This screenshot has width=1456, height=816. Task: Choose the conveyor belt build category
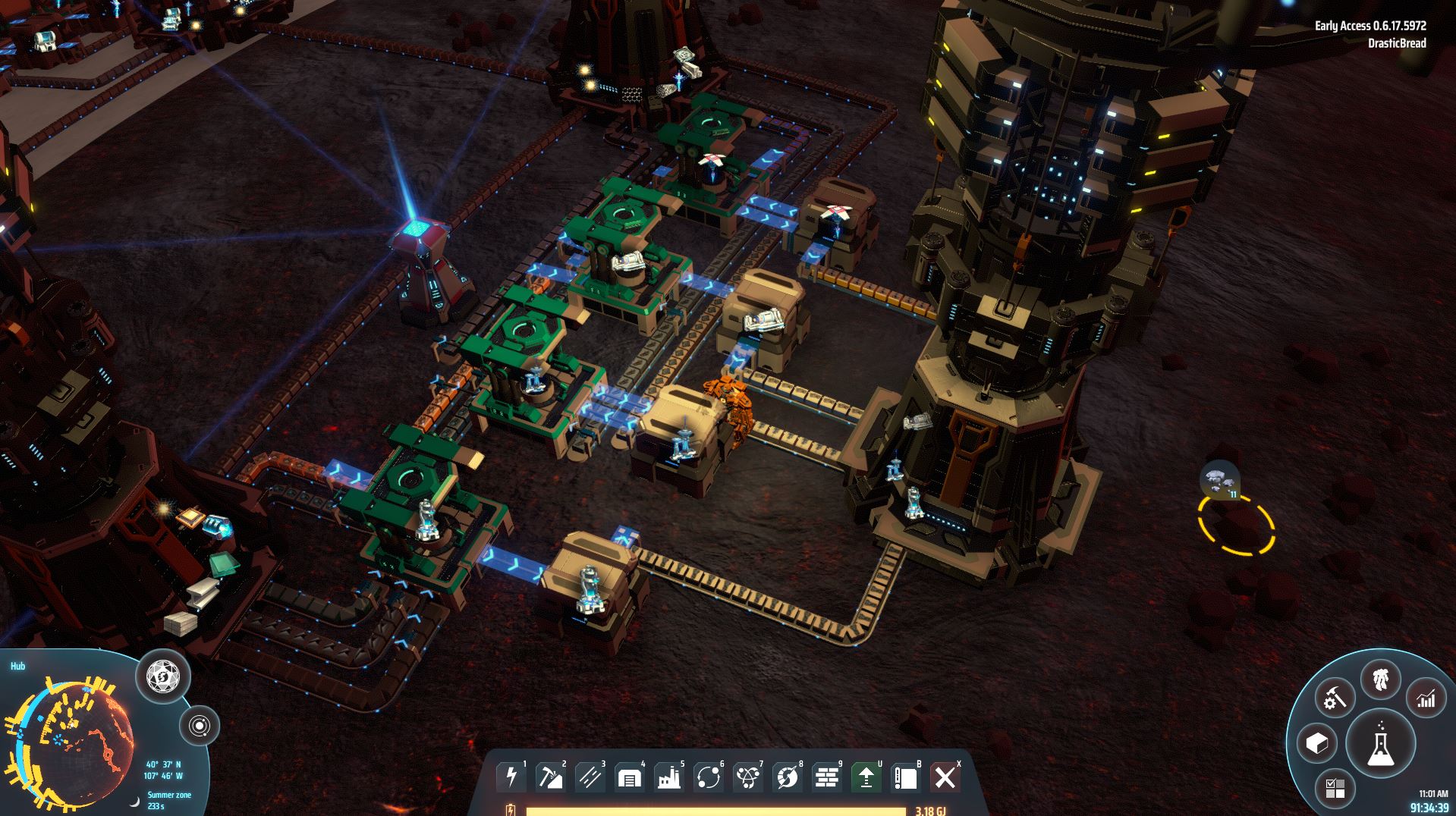pos(590,777)
